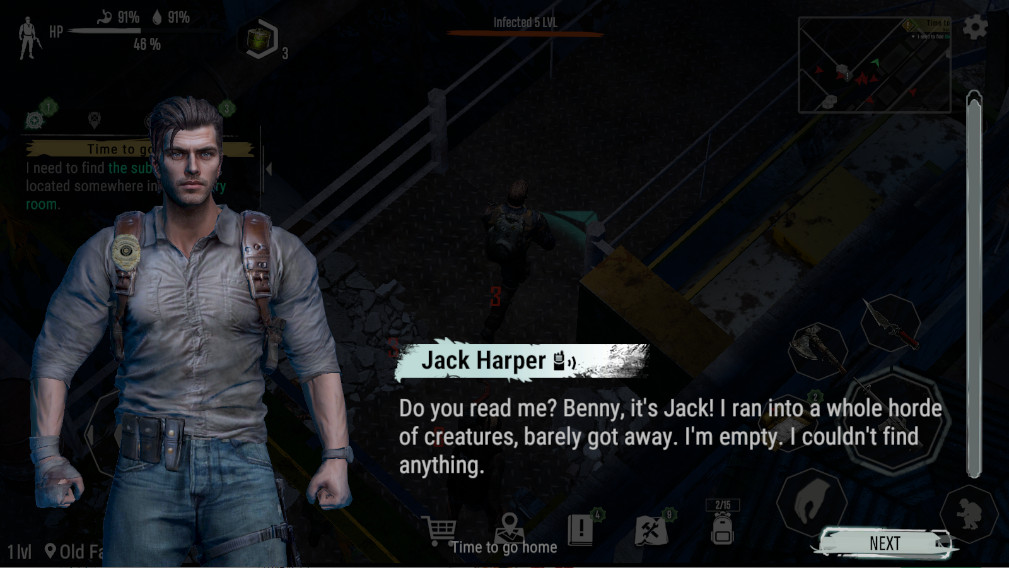This screenshot has width=1009, height=568.
Task: Open the world map pin icon
Action: click(509, 527)
